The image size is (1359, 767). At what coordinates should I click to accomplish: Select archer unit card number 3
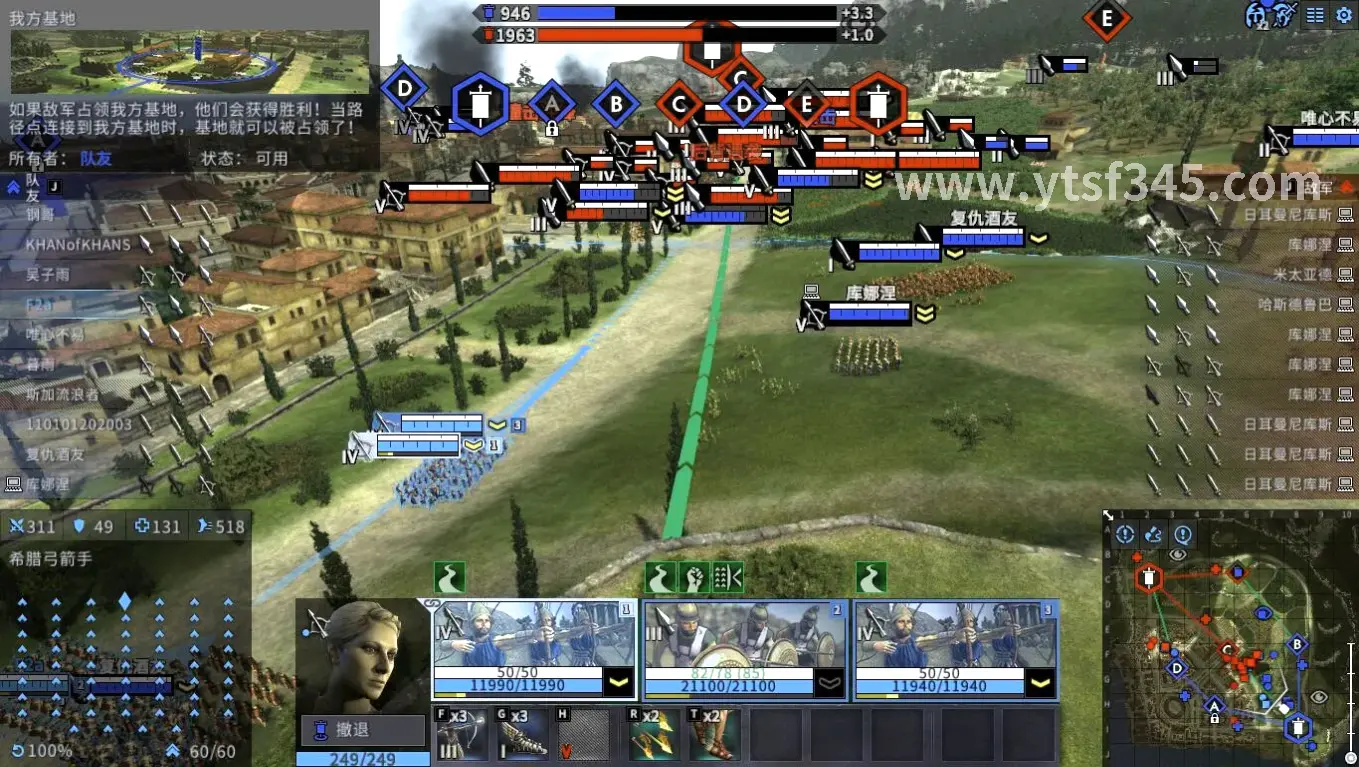click(956, 649)
